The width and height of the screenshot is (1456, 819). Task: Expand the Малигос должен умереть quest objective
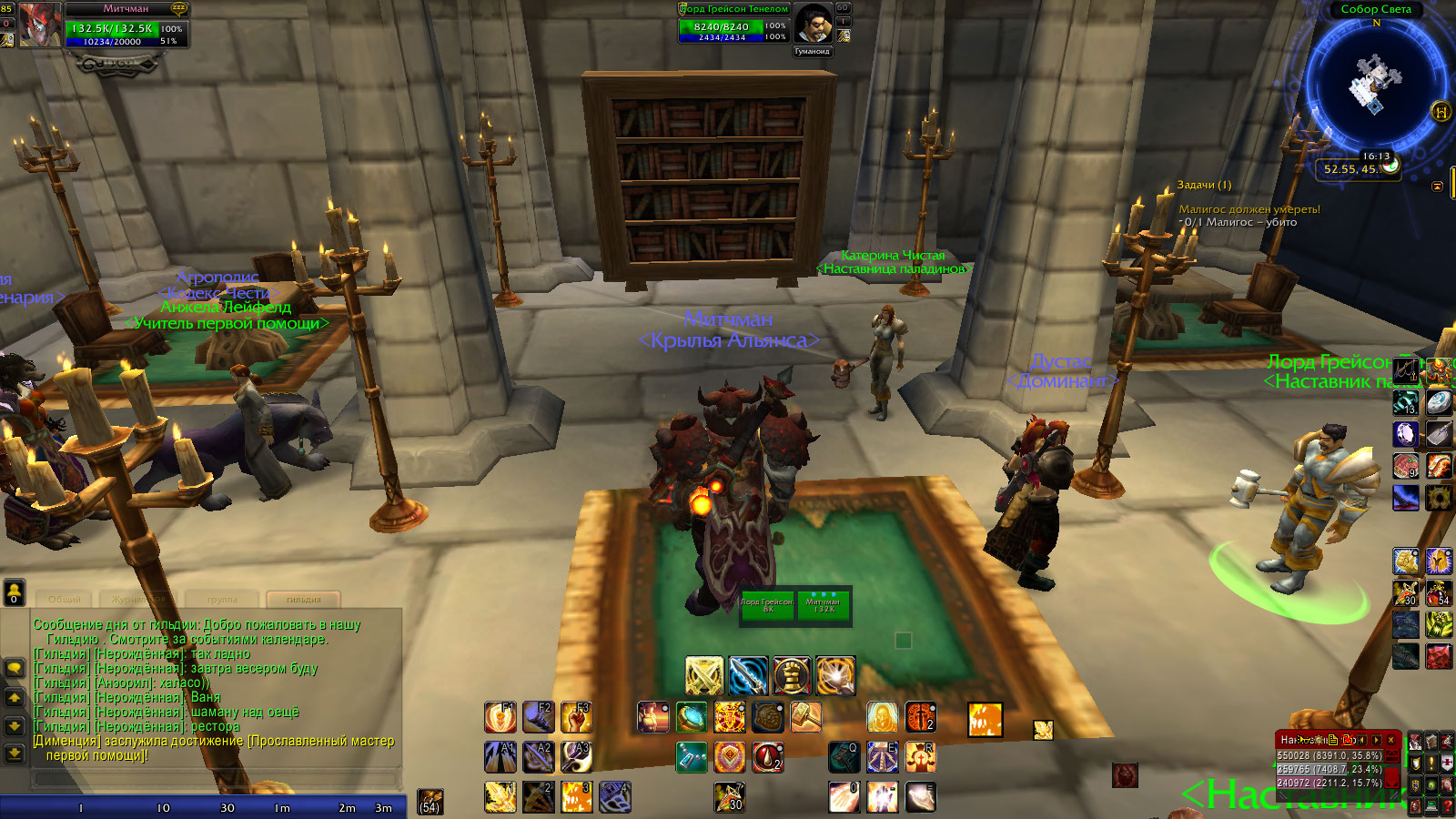tap(1249, 209)
